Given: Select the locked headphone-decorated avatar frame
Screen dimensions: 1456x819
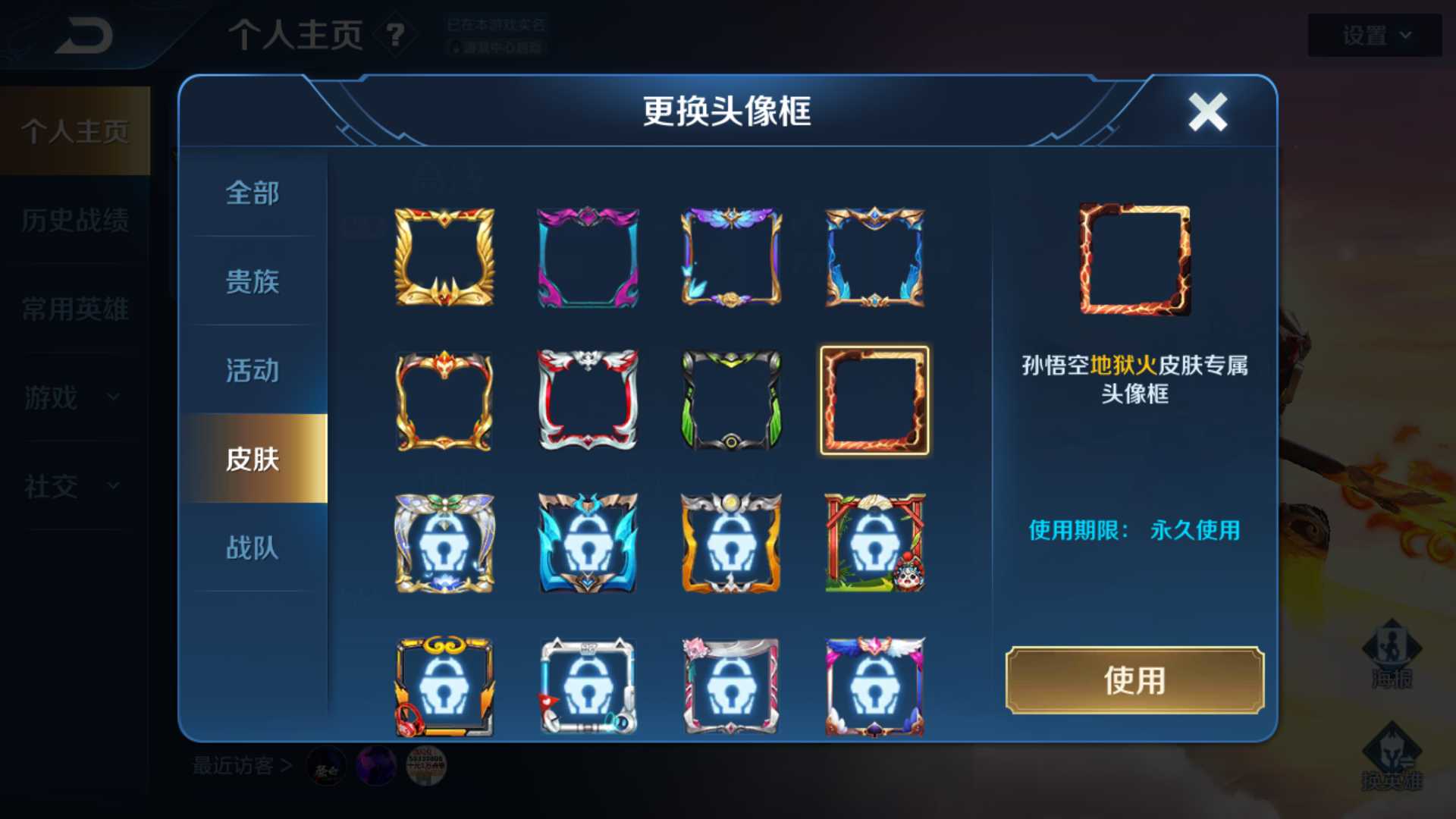Looking at the screenshot, I should tap(446, 686).
